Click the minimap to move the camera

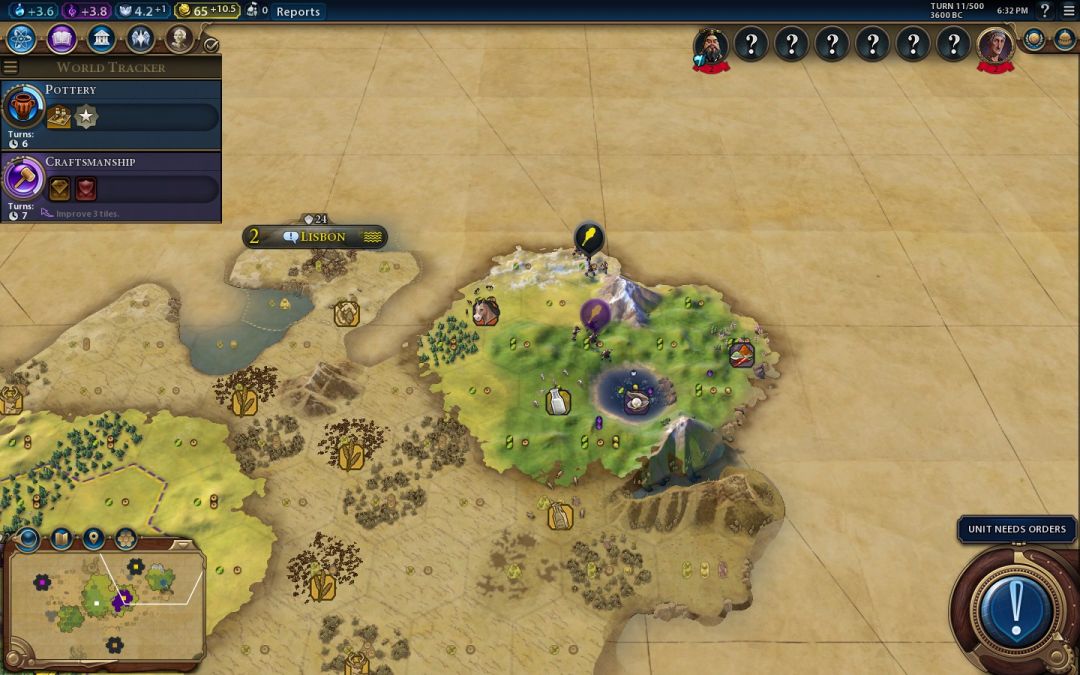[105, 600]
